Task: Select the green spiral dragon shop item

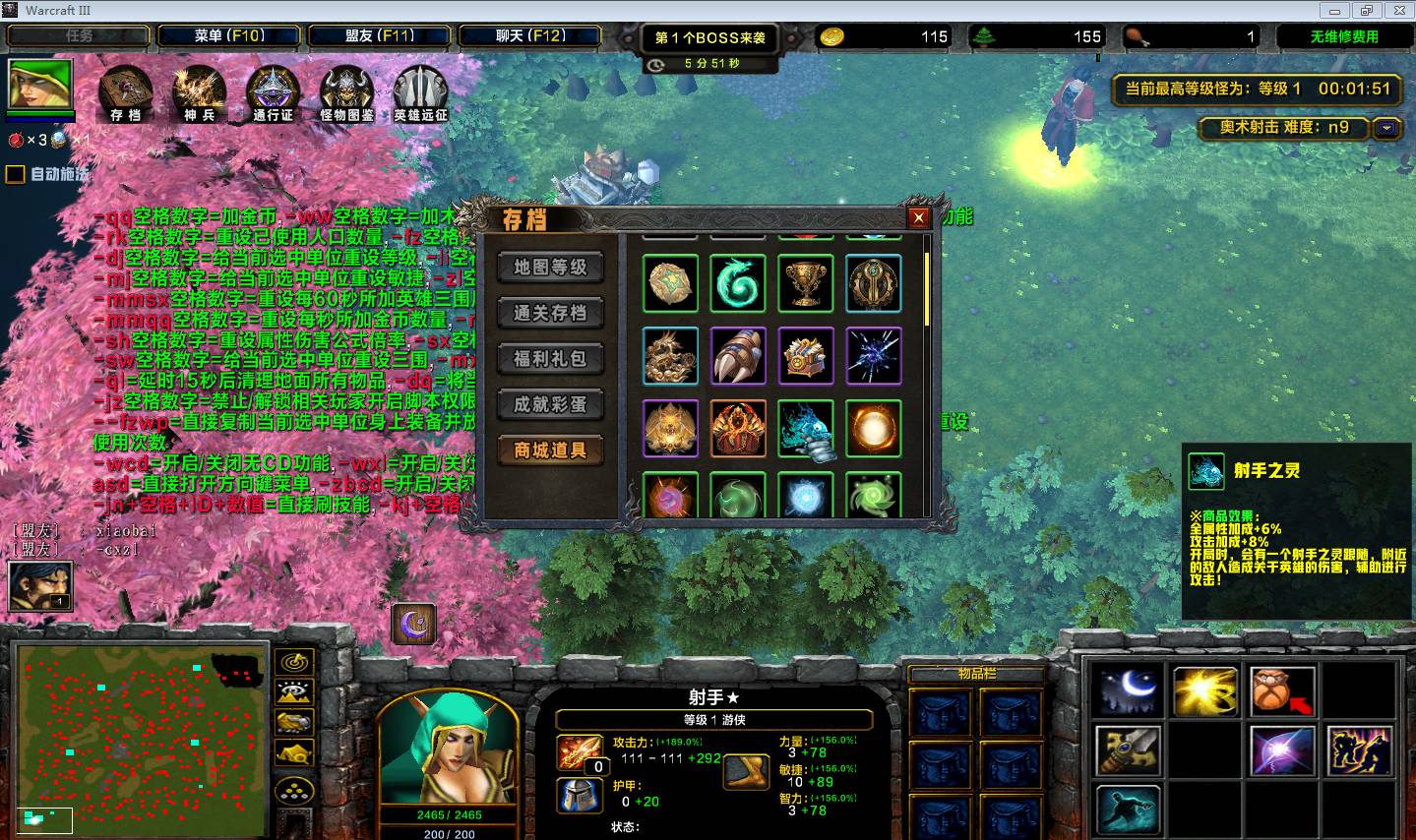Action: pos(738,283)
